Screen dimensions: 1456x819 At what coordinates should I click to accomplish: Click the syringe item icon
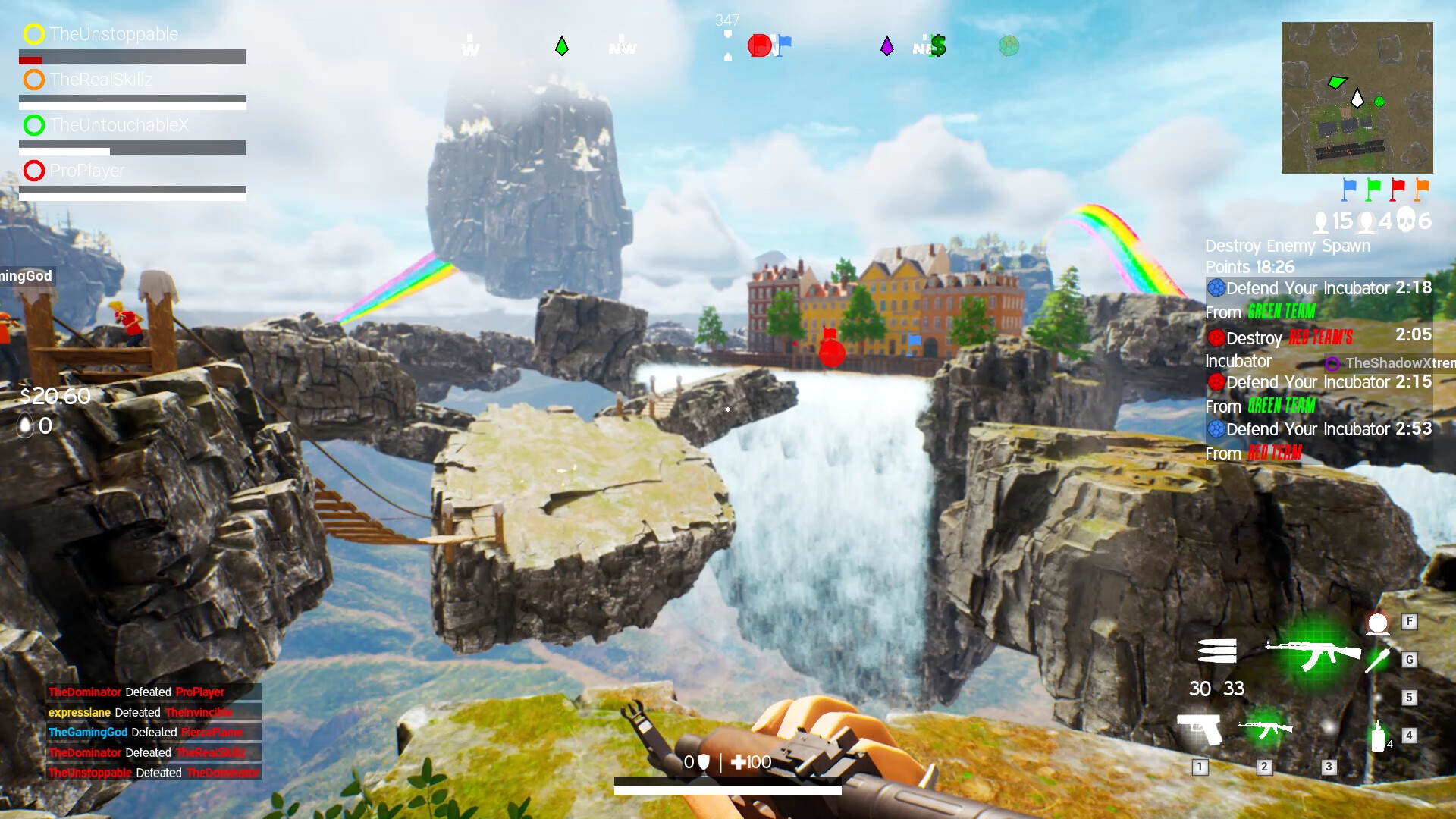pyautogui.click(x=1377, y=660)
